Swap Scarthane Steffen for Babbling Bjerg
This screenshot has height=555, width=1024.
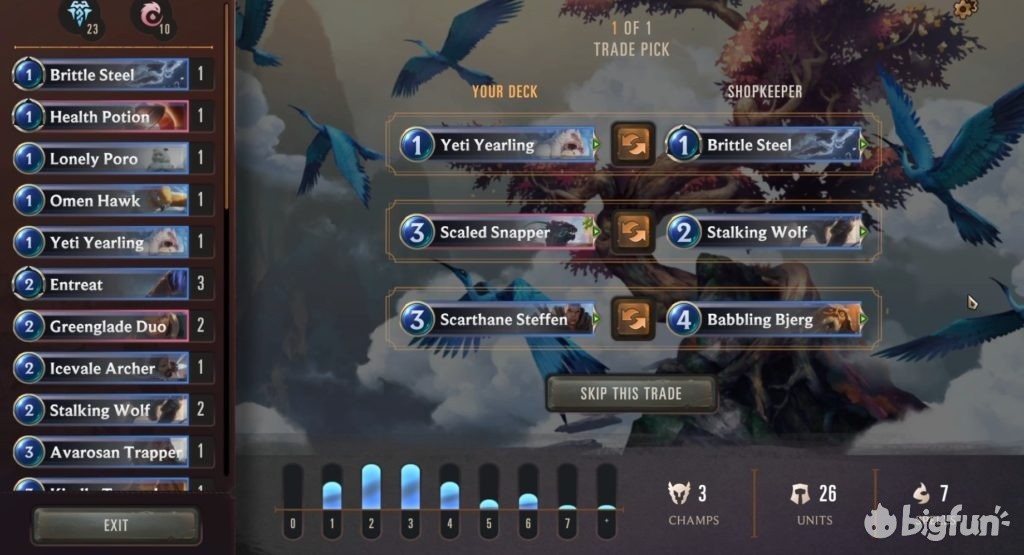pyautogui.click(x=632, y=319)
